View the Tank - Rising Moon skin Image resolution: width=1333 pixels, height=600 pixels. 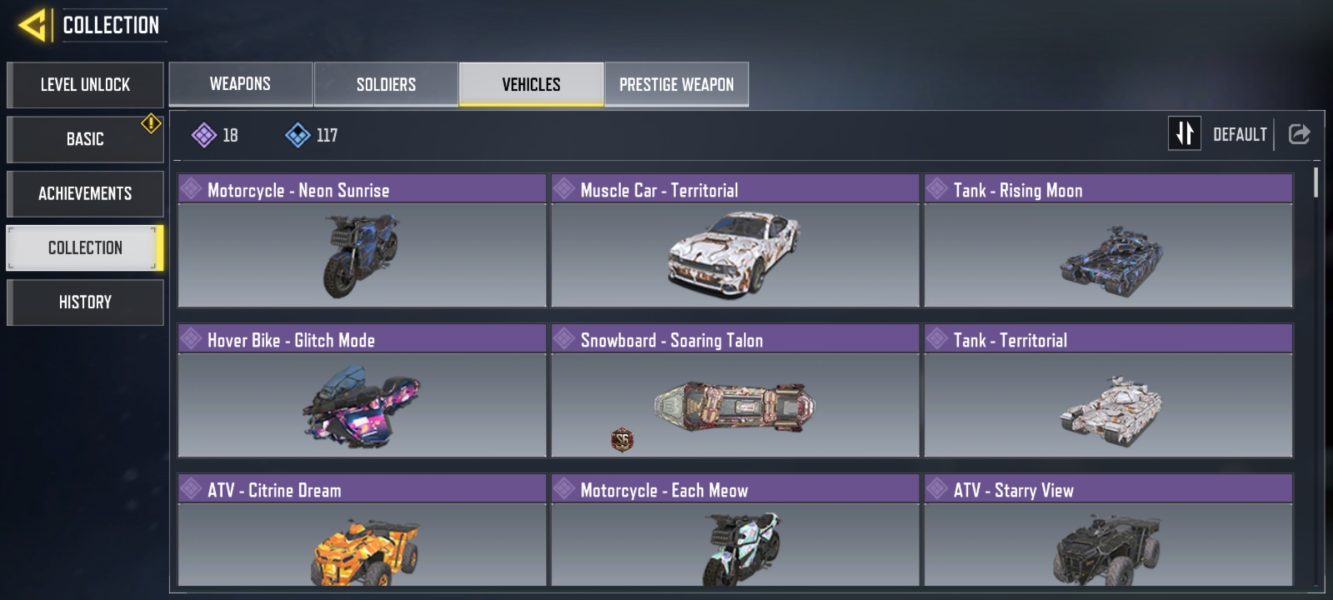(1108, 242)
